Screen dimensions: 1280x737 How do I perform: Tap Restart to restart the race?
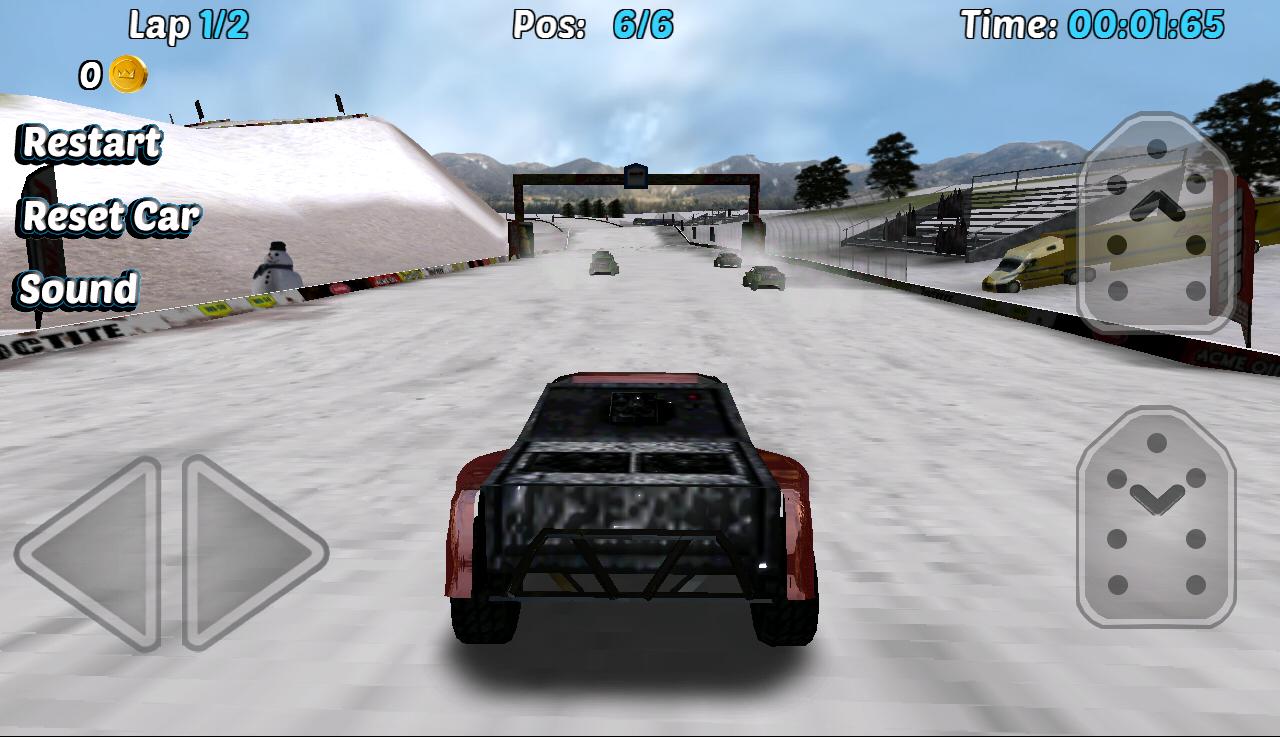90,145
